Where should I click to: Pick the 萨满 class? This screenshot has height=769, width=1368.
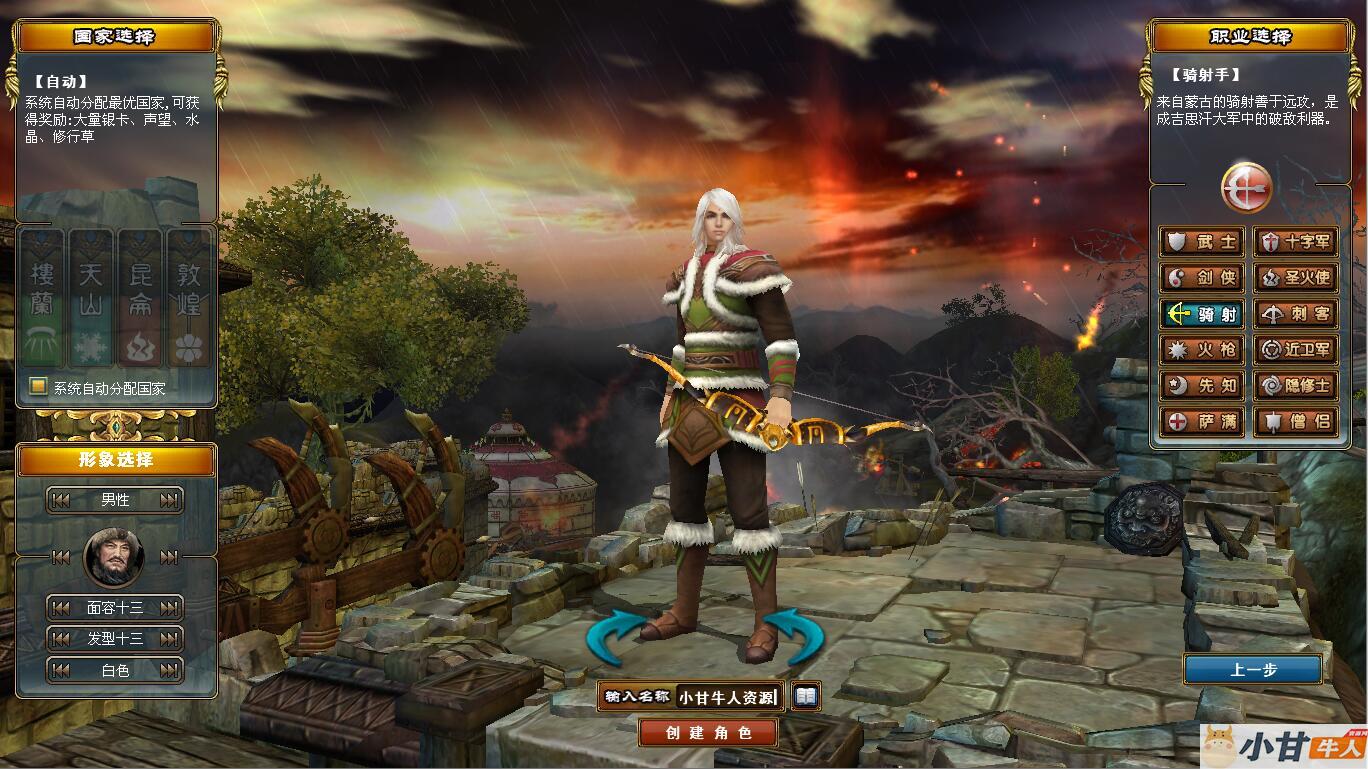[1202, 422]
